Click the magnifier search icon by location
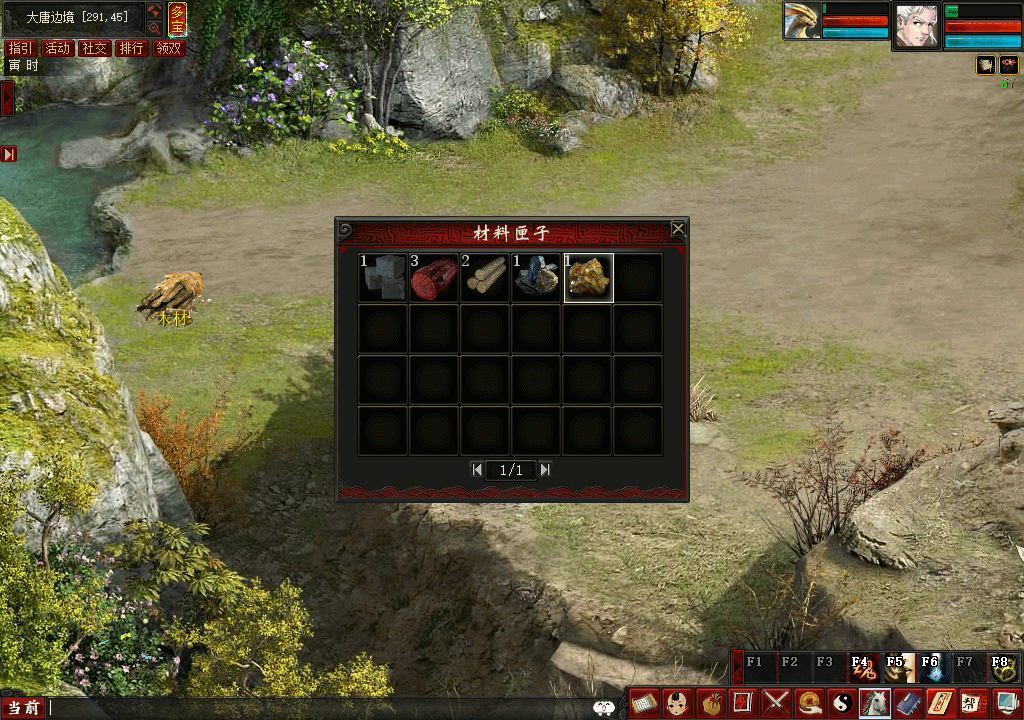Image resolution: width=1024 pixels, height=720 pixels. (x=155, y=28)
